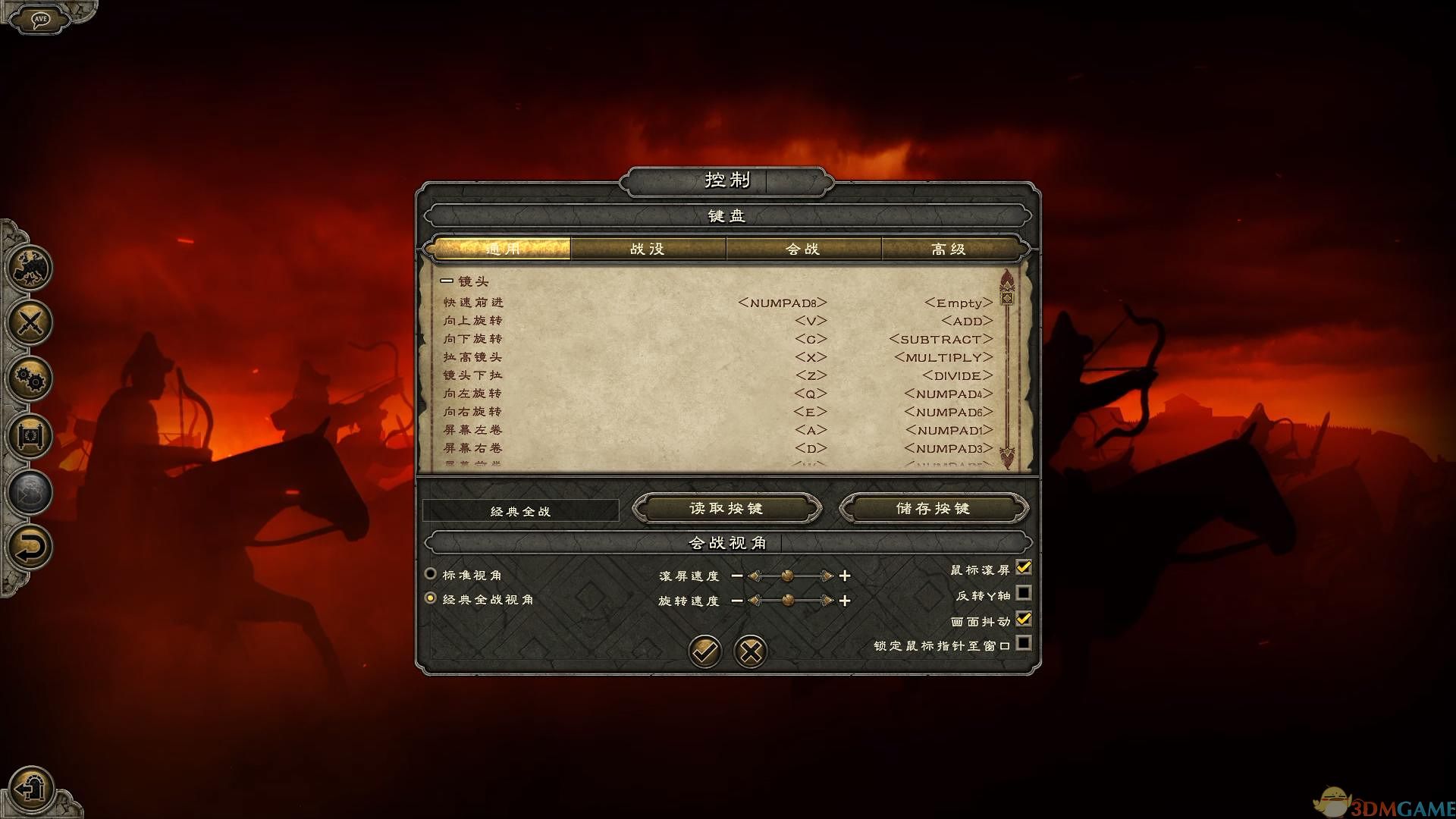The image size is (1456, 819).
Task: Collapse the 镜头 key binding group
Action: pyautogui.click(x=445, y=281)
